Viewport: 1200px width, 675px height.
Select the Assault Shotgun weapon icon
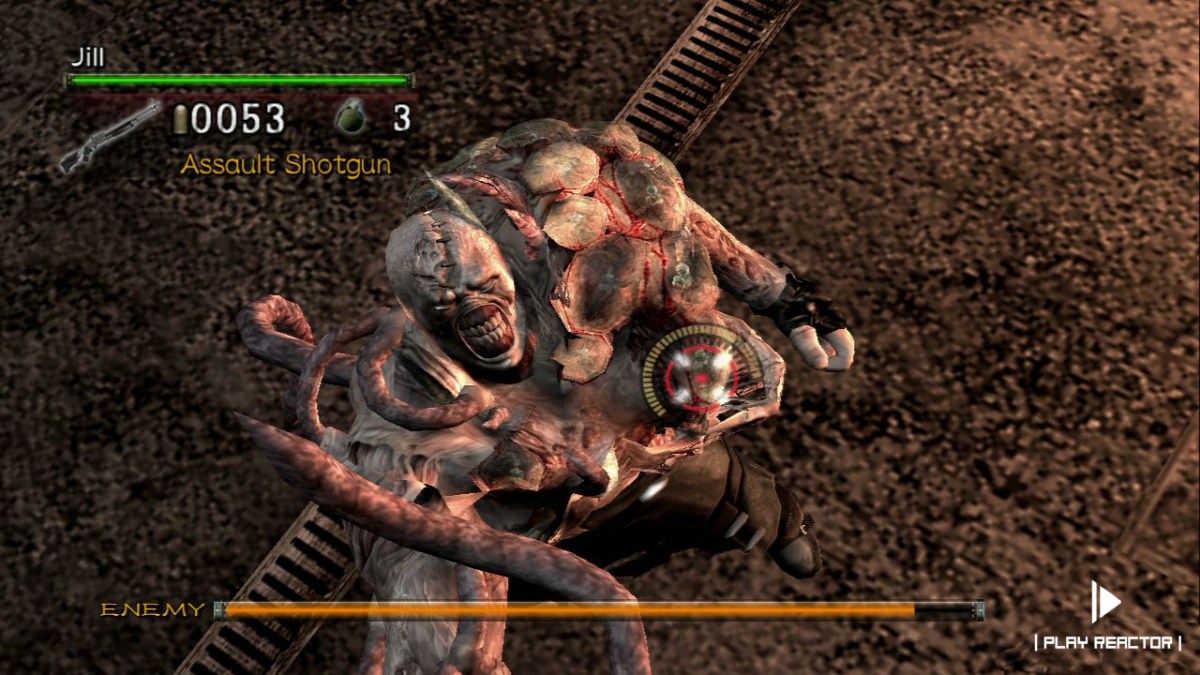click(108, 137)
